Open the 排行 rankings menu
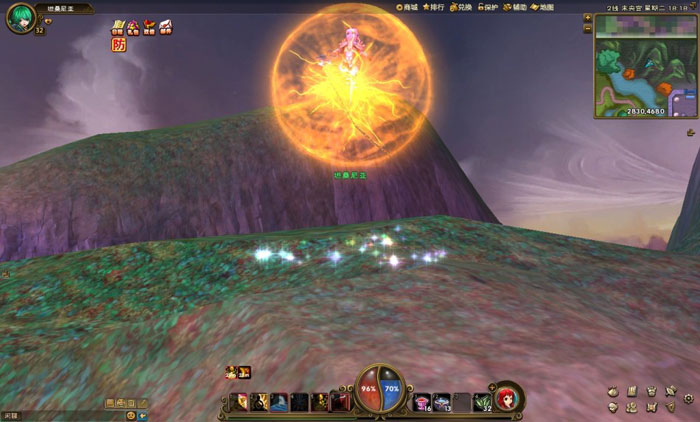 tap(434, 7)
